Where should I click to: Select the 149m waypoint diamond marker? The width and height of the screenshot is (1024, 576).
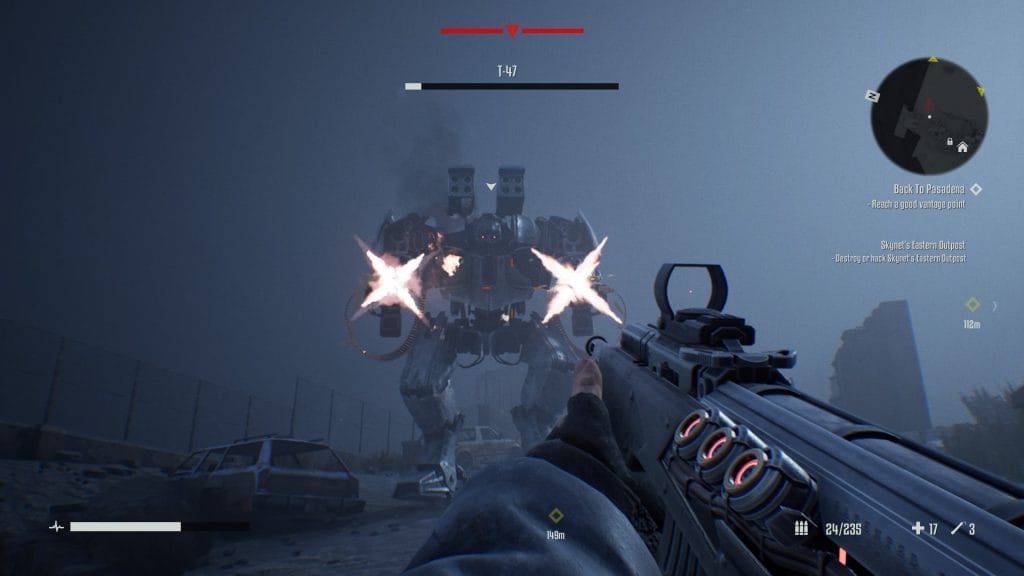pos(556,516)
